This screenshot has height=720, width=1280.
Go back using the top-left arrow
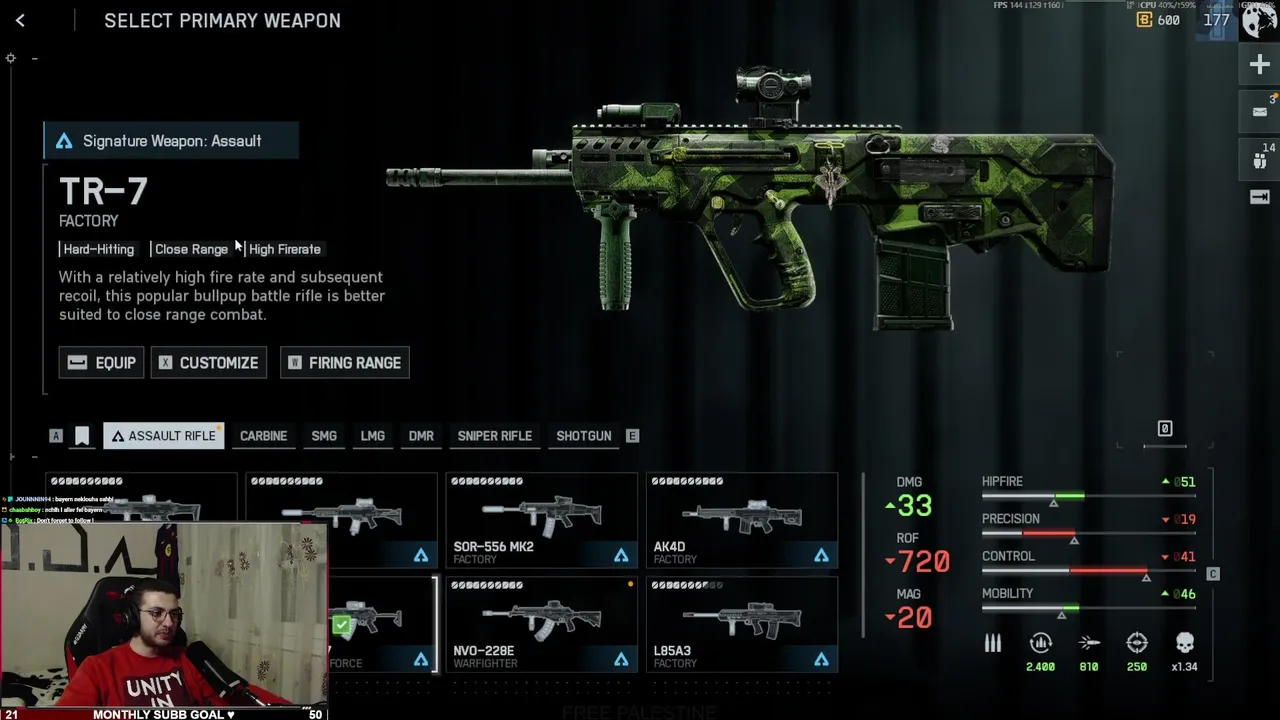20,20
